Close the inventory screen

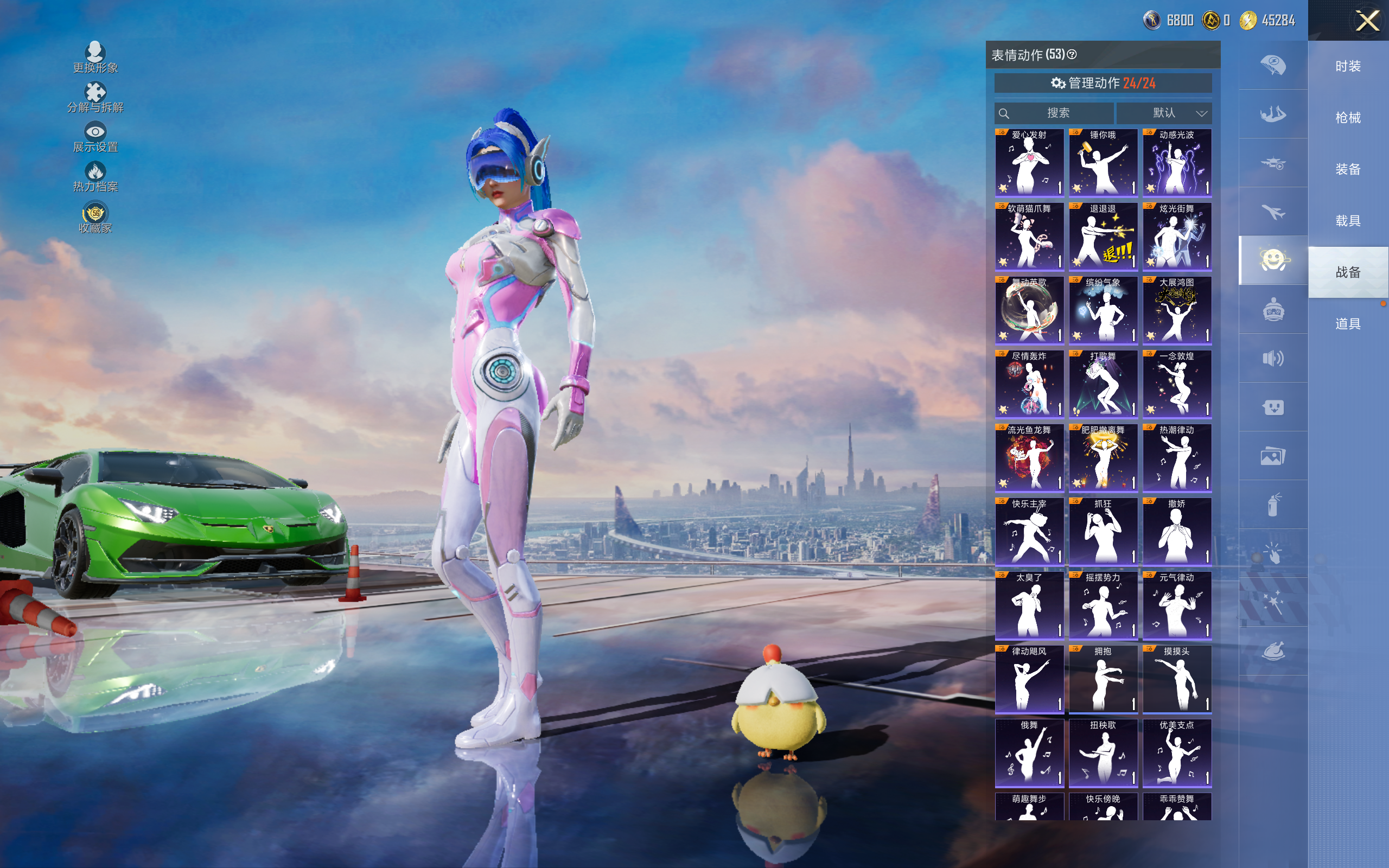(x=1367, y=21)
